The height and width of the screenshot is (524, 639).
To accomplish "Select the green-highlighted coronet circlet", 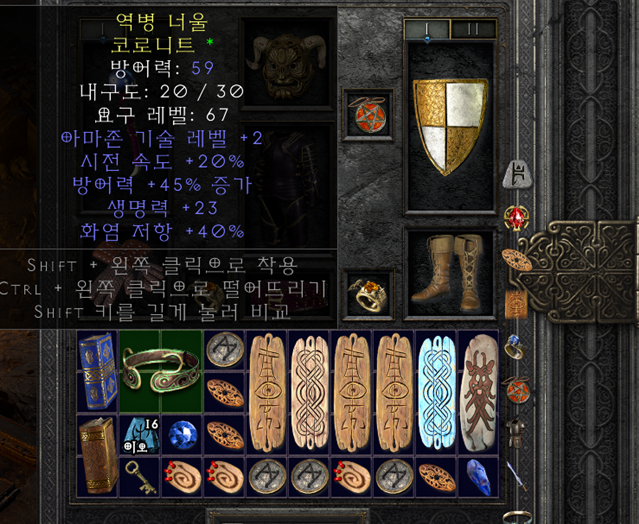I will [162, 371].
